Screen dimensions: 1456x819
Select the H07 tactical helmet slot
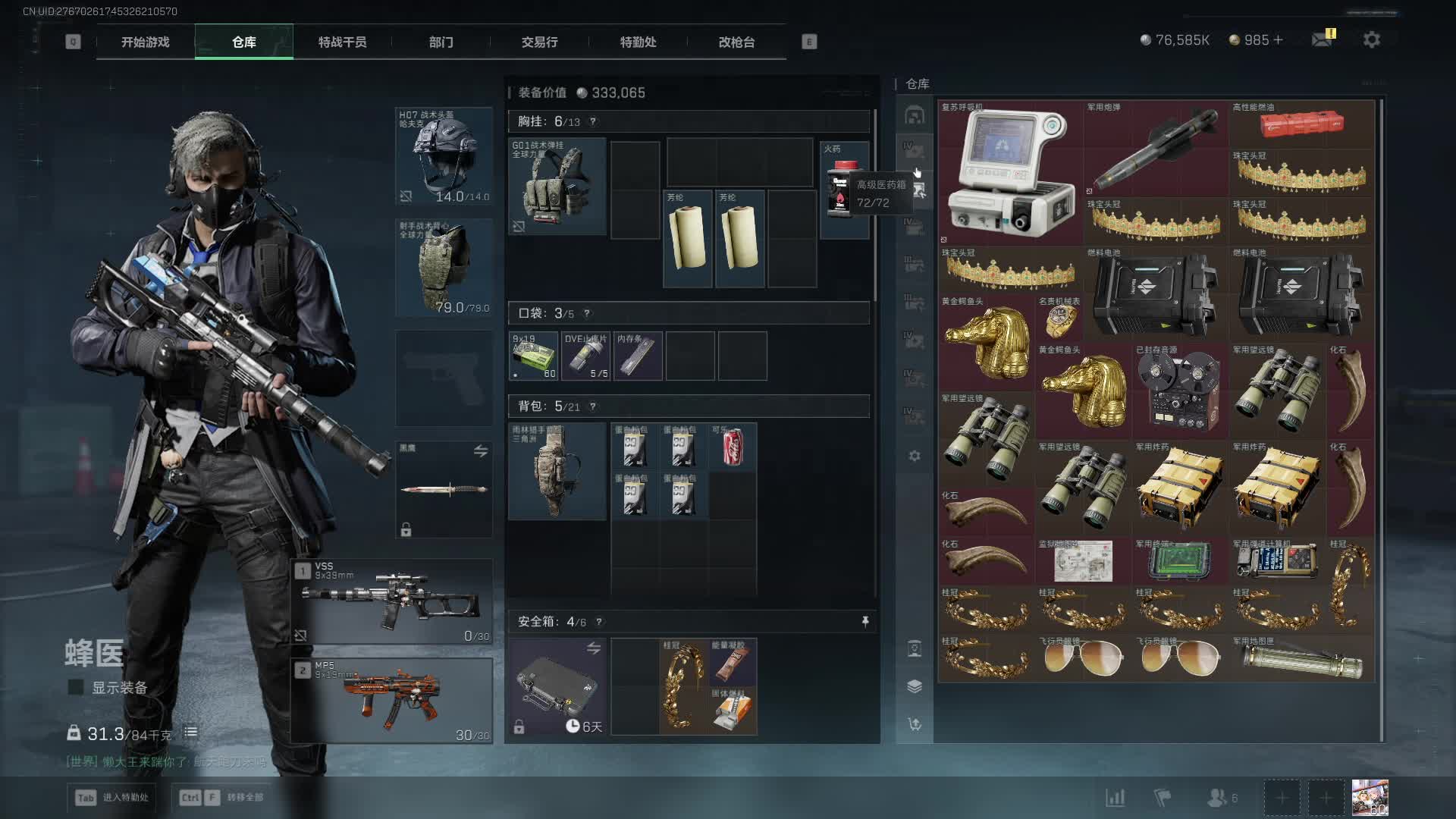(x=444, y=157)
